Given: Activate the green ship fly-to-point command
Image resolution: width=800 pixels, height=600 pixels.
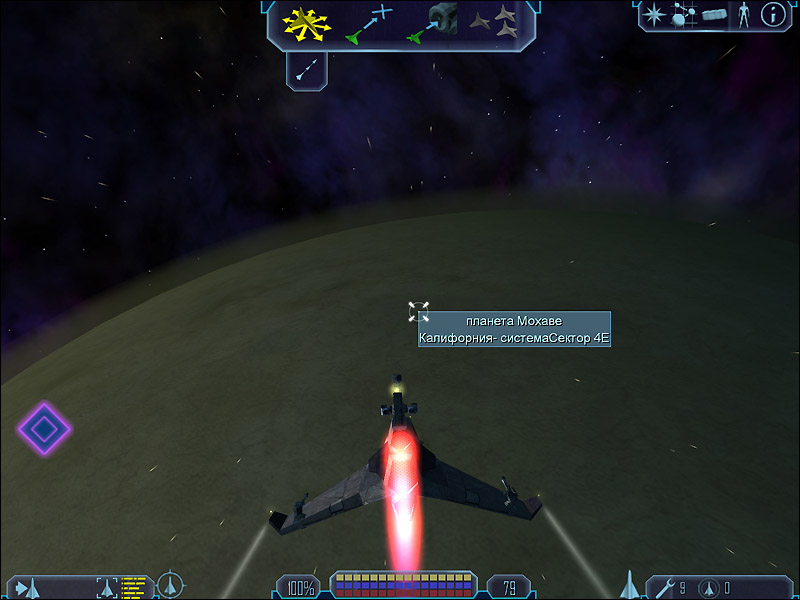Looking at the screenshot, I should pos(367,24).
